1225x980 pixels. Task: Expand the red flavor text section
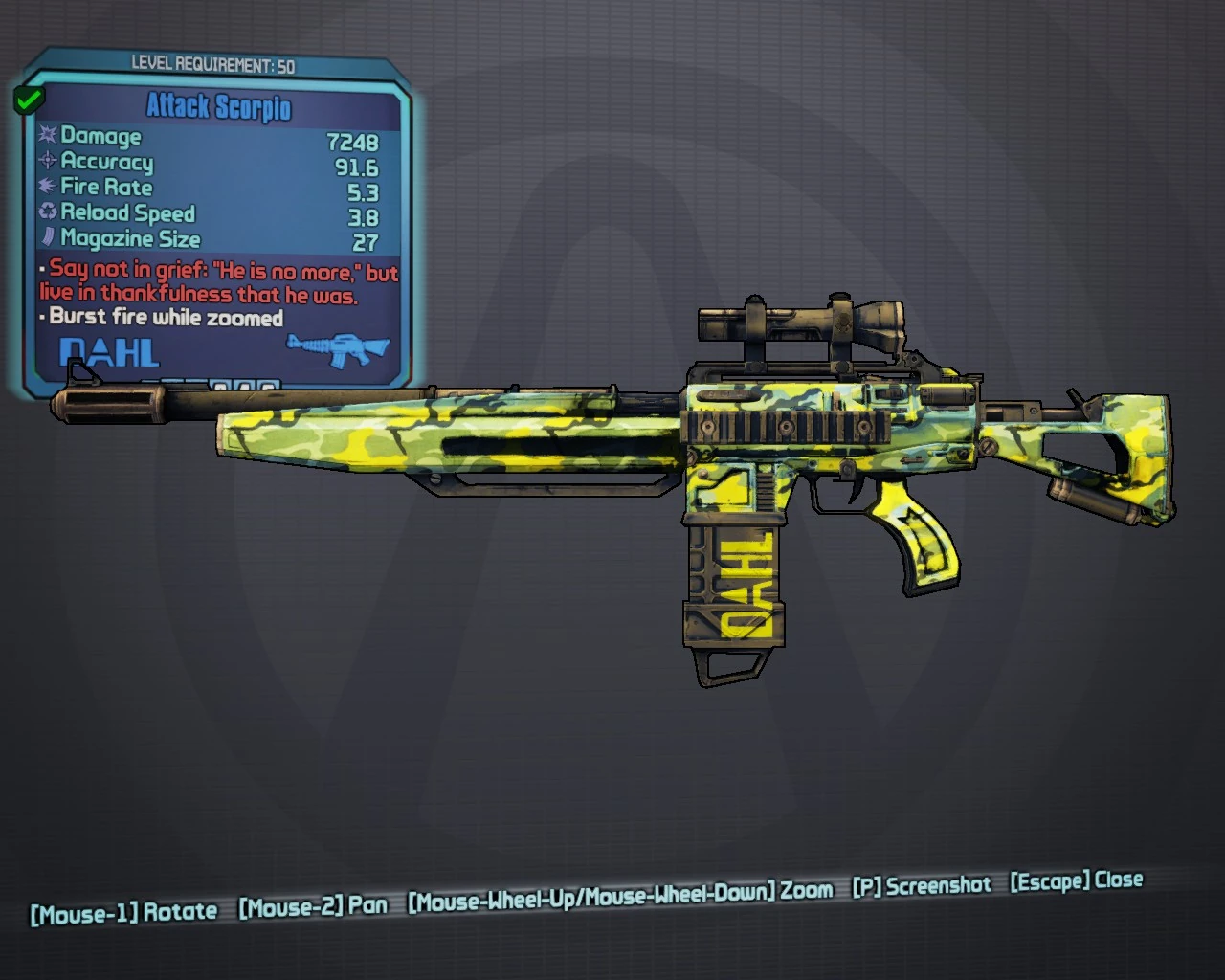(216, 284)
